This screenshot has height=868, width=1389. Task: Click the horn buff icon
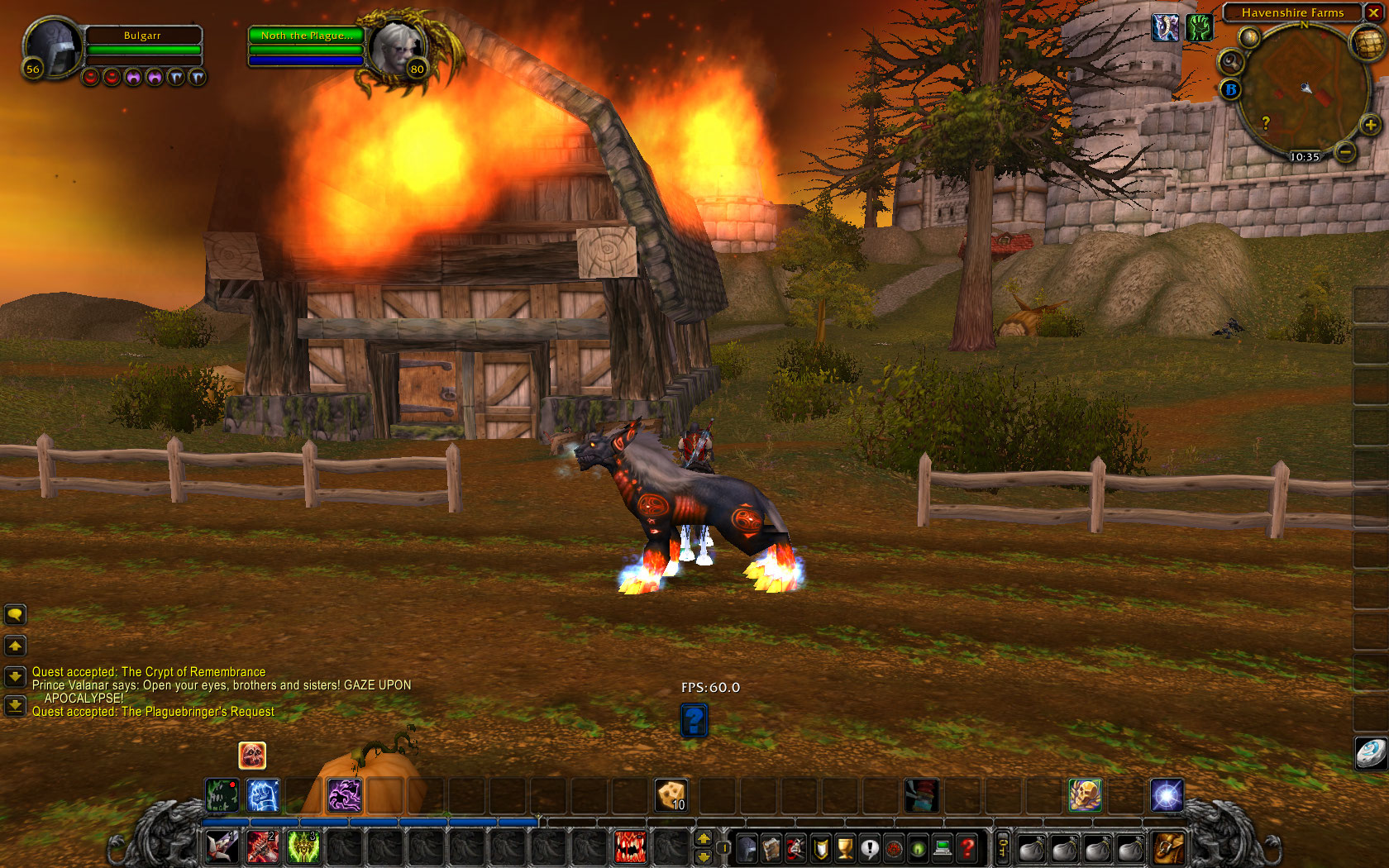(x=1165, y=28)
